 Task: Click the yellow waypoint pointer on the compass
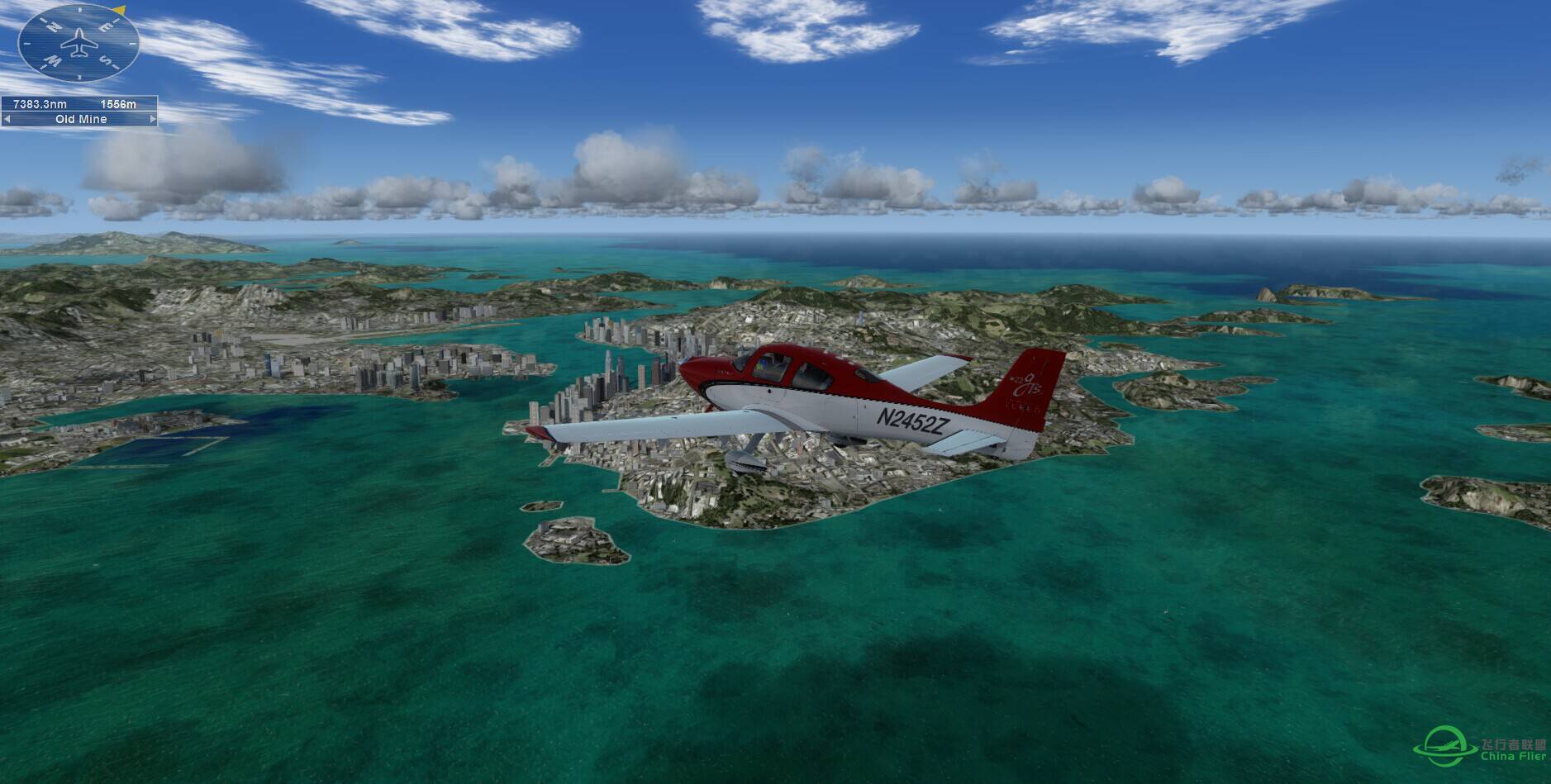click(x=120, y=11)
